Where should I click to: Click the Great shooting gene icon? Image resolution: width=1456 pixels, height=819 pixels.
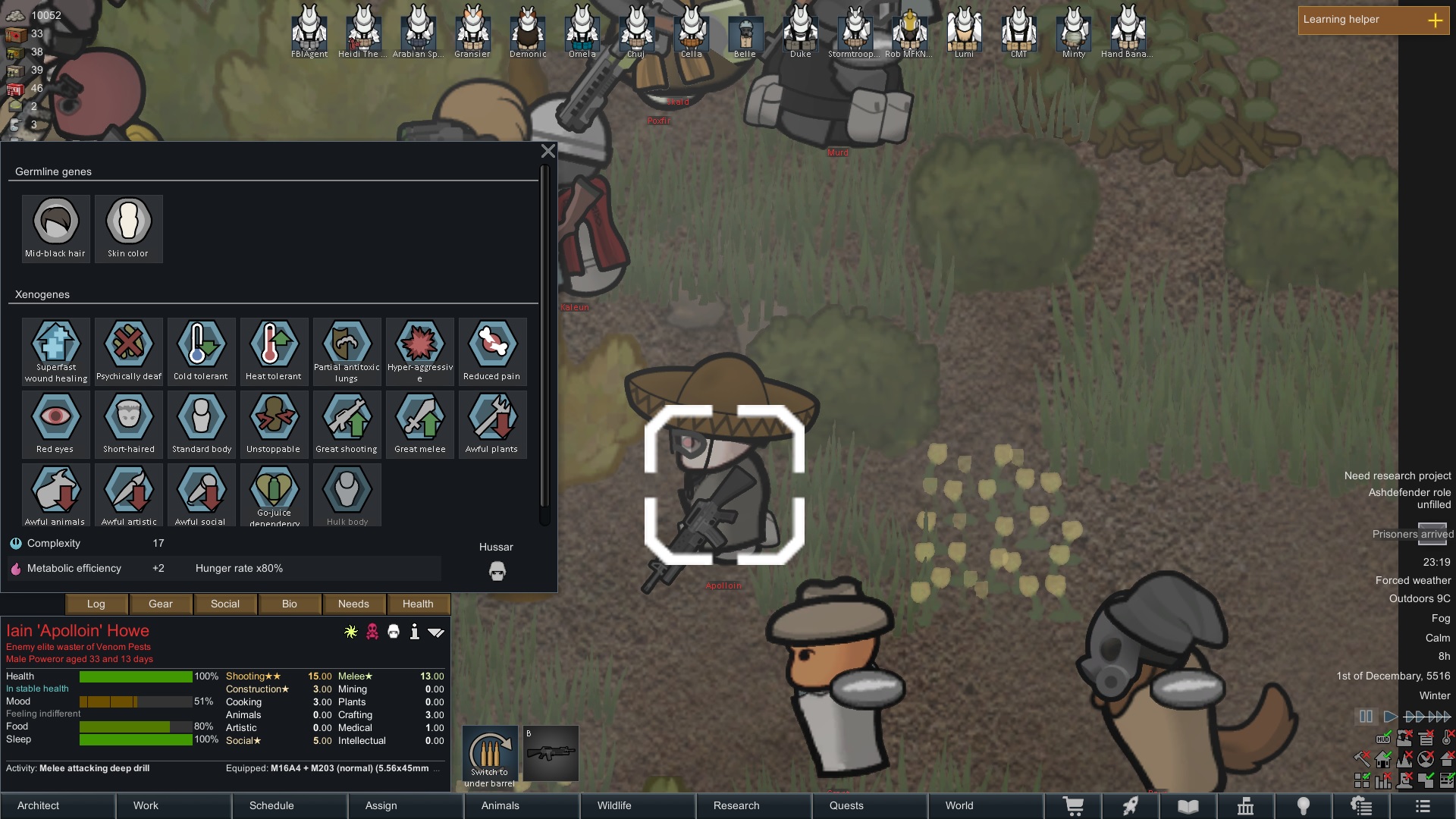[347, 423]
